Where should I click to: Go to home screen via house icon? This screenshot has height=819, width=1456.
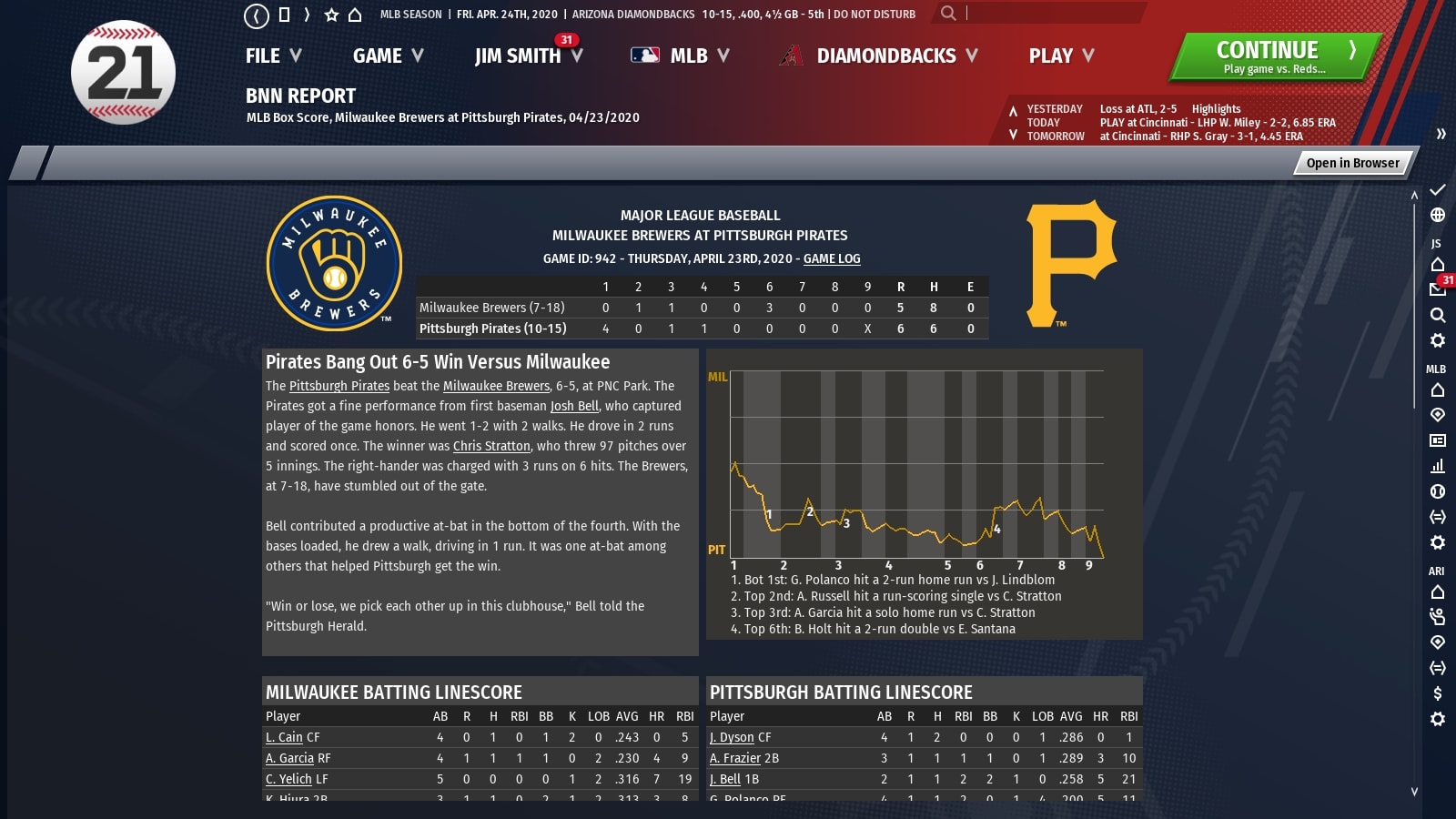click(355, 15)
